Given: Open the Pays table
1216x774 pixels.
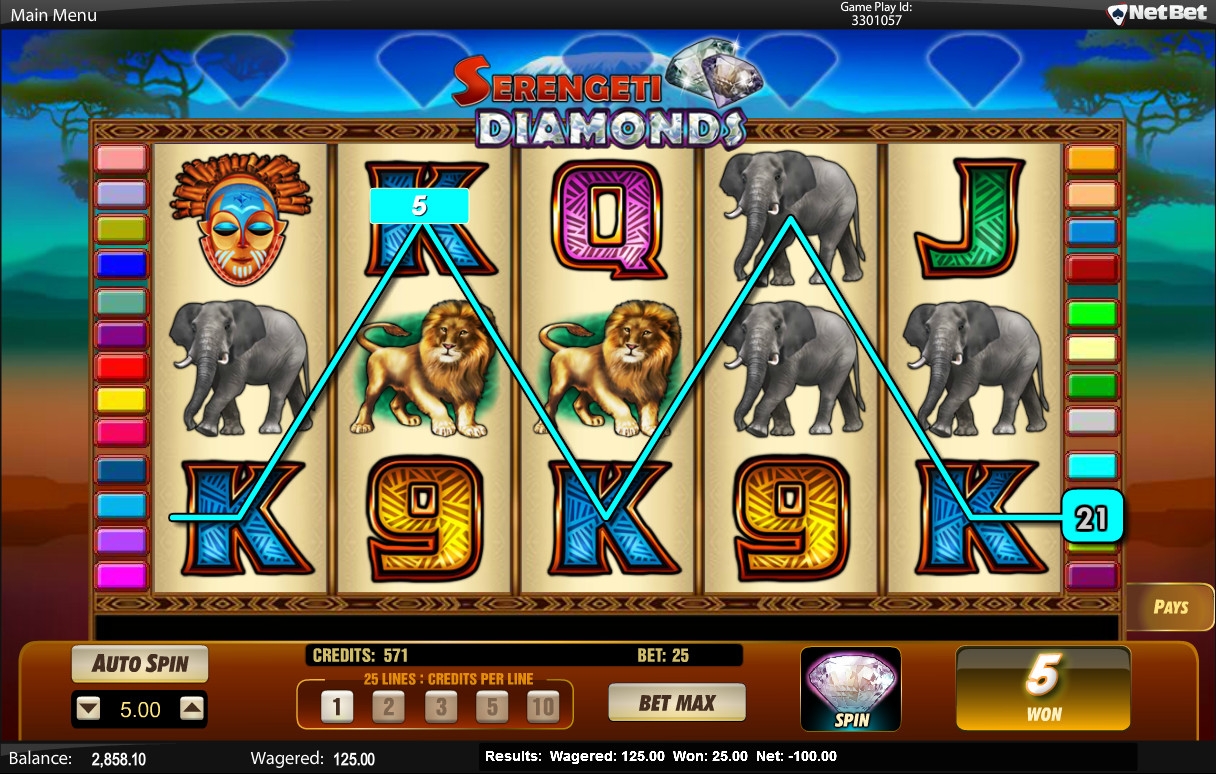Looking at the screenshot, I should (x=1171, y=606).
